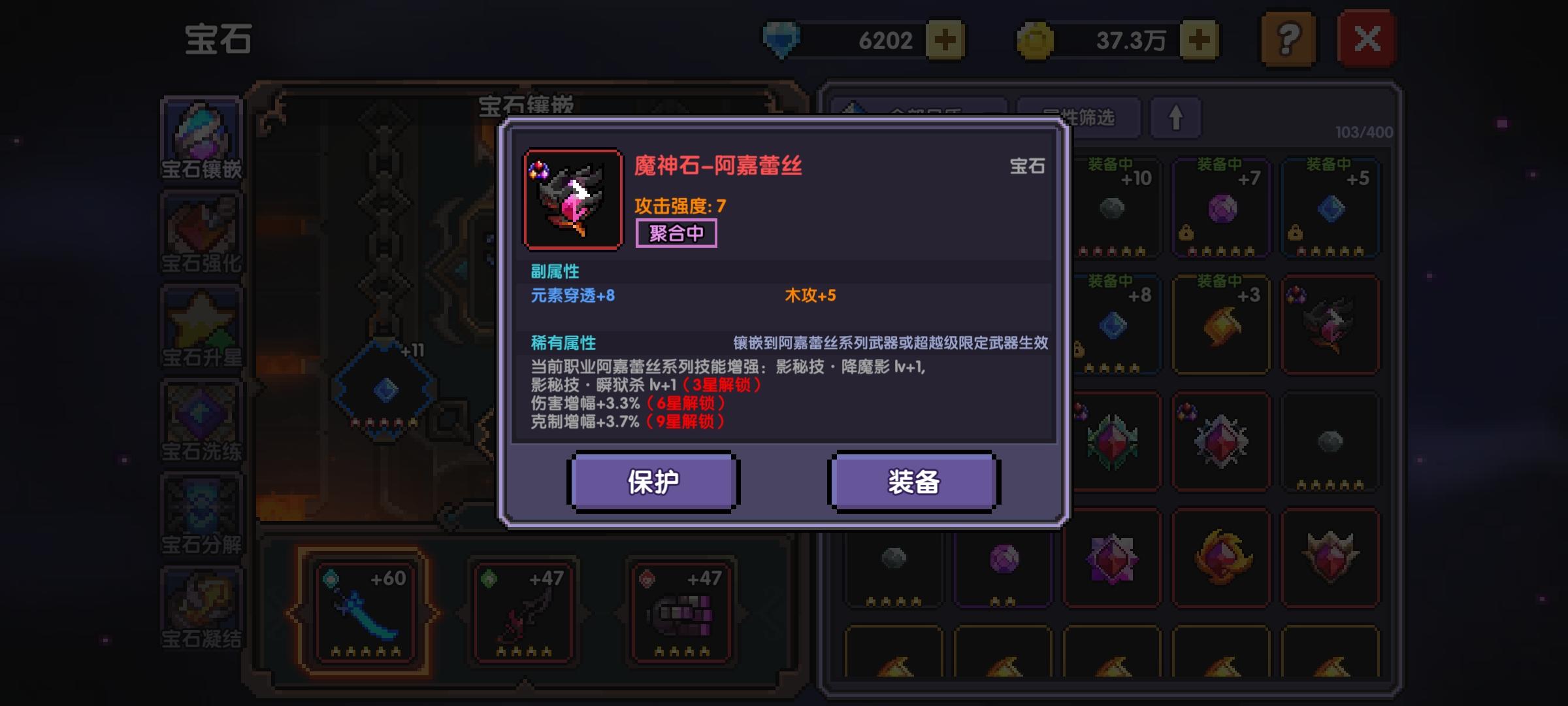Open the help question mark icon

coord(1287,39)
